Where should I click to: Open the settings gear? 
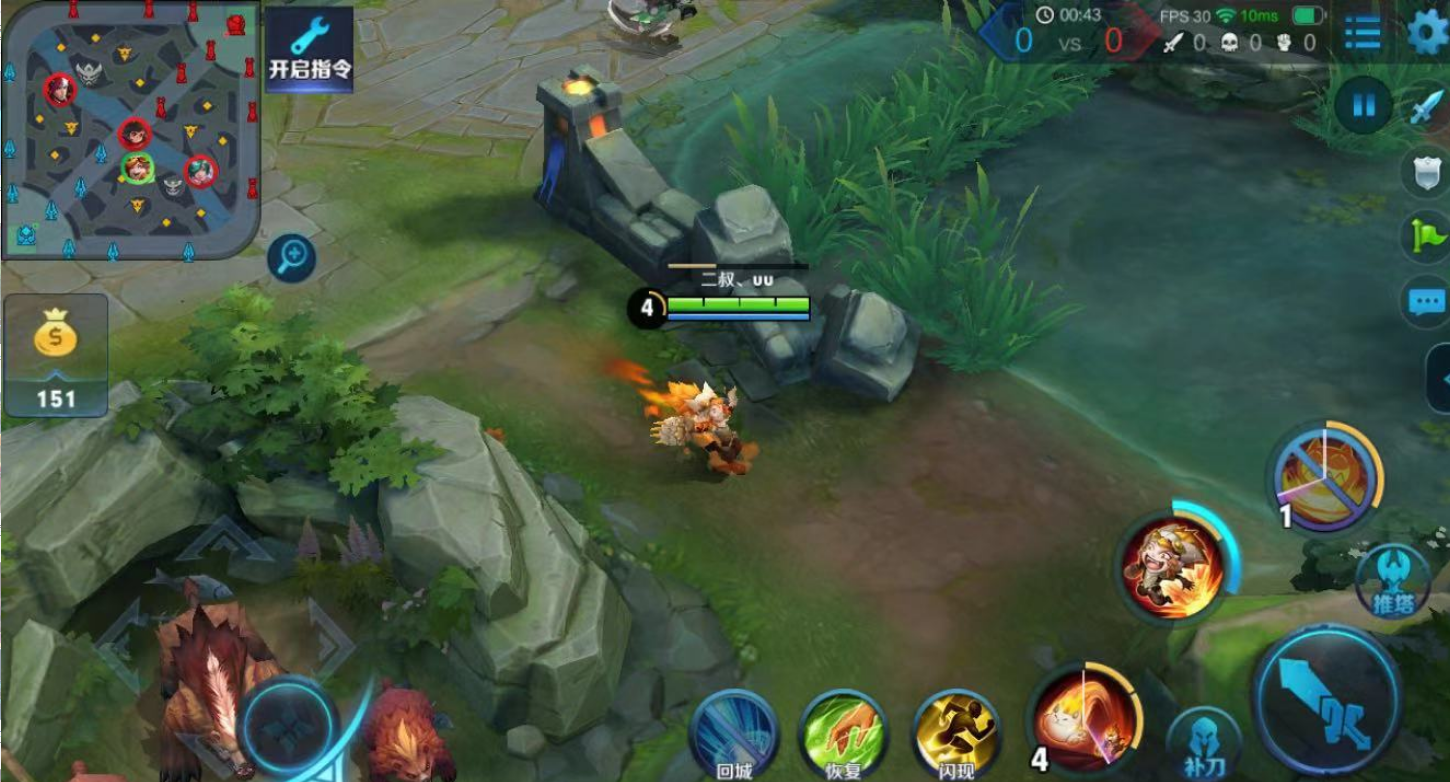[1427, 31]
